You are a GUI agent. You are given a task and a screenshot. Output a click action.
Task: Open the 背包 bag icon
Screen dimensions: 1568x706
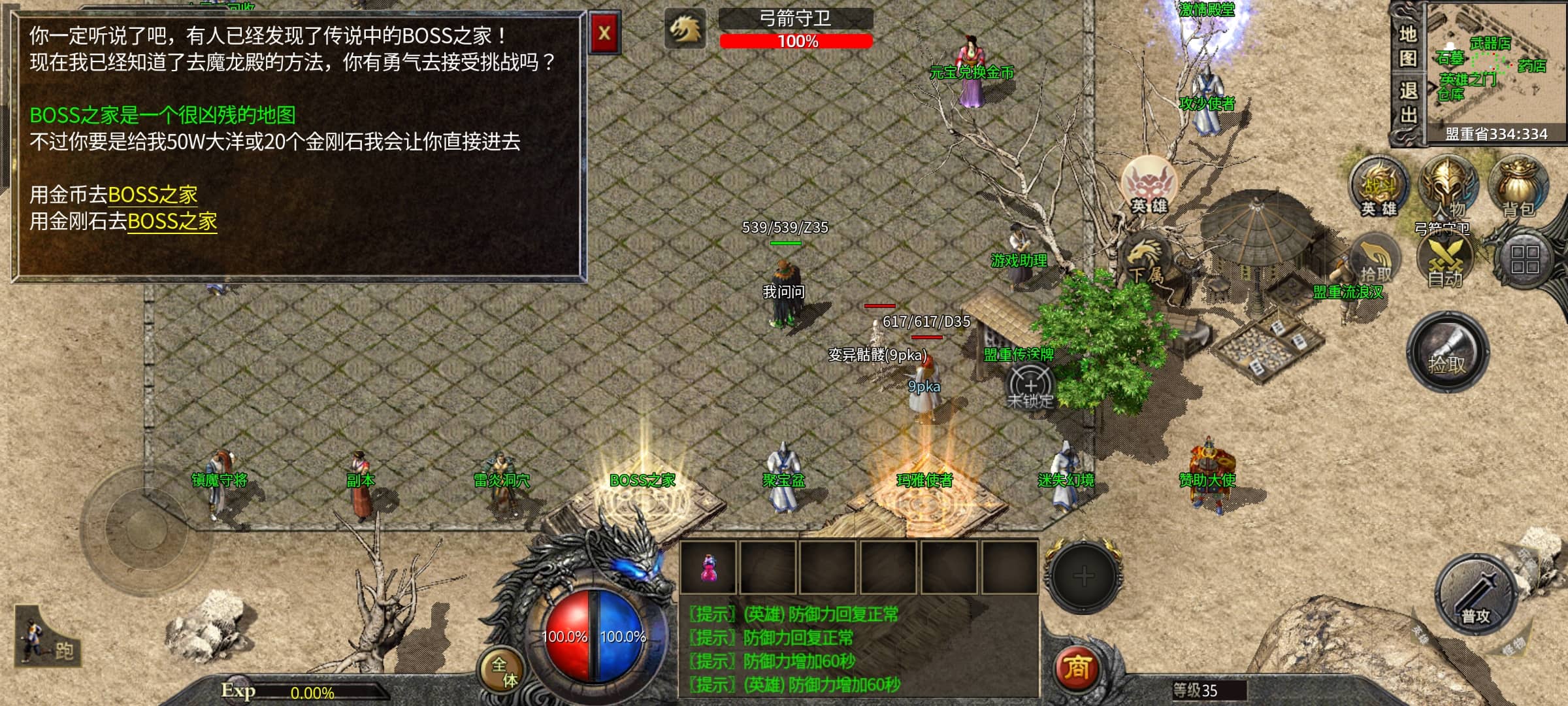pos(1518,188)
